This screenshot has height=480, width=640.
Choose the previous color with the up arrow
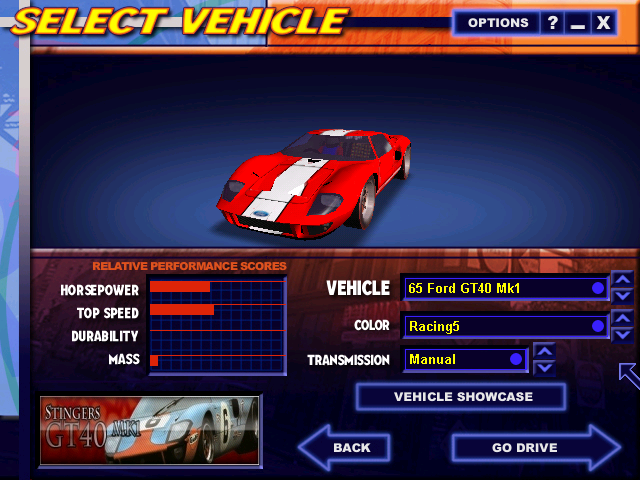622,318
